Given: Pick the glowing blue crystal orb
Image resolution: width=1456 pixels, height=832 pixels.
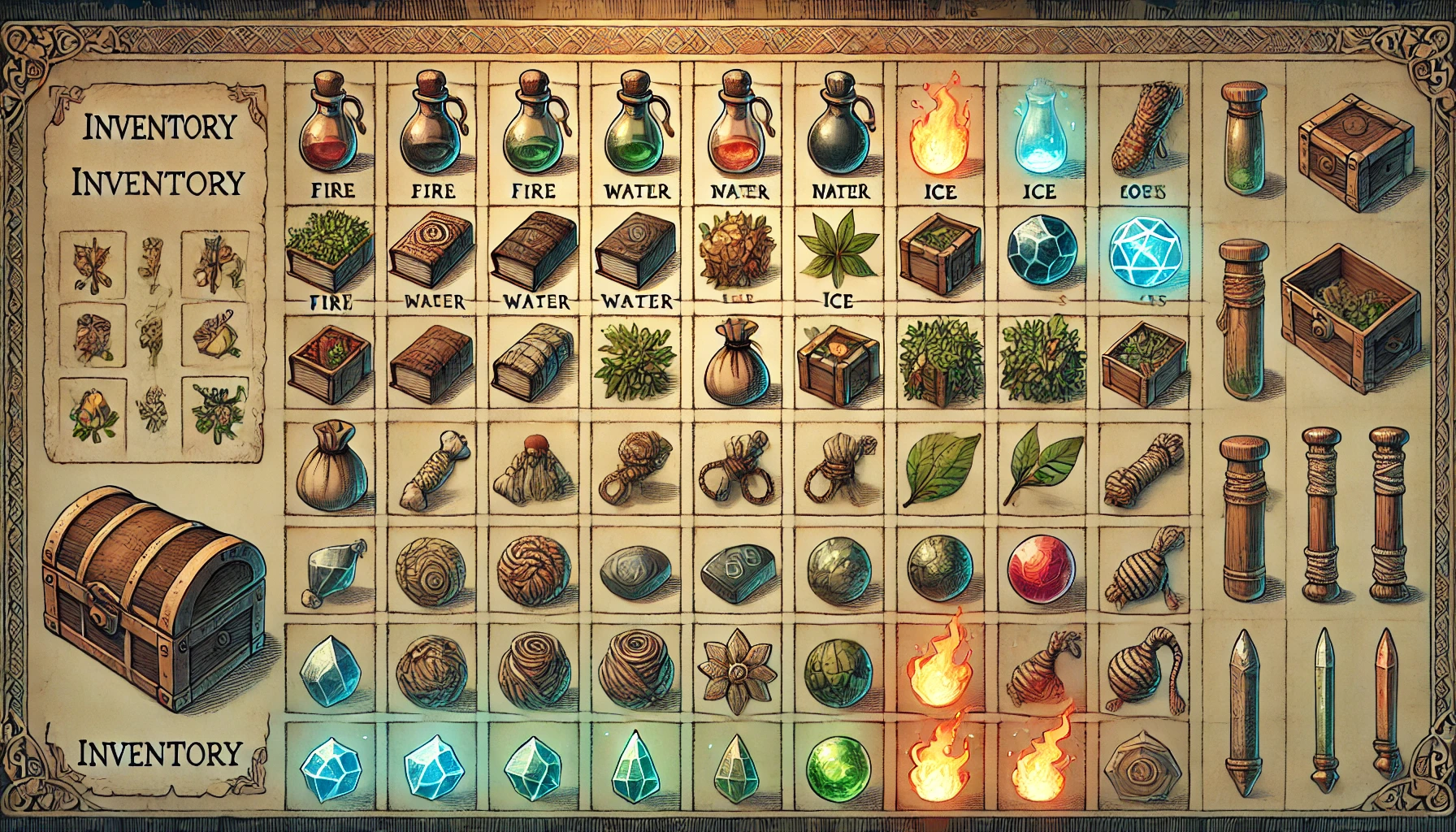Looking at the screenshot, I should click(1144, 254).
